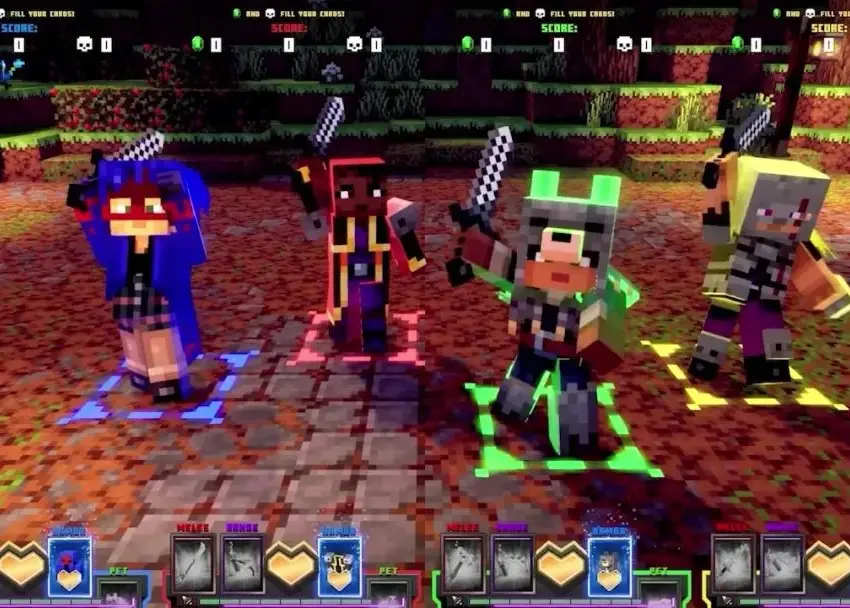Screen dimensions: 850x608
Task: Choose the red player's range weapon card
Action: (242, 564)
